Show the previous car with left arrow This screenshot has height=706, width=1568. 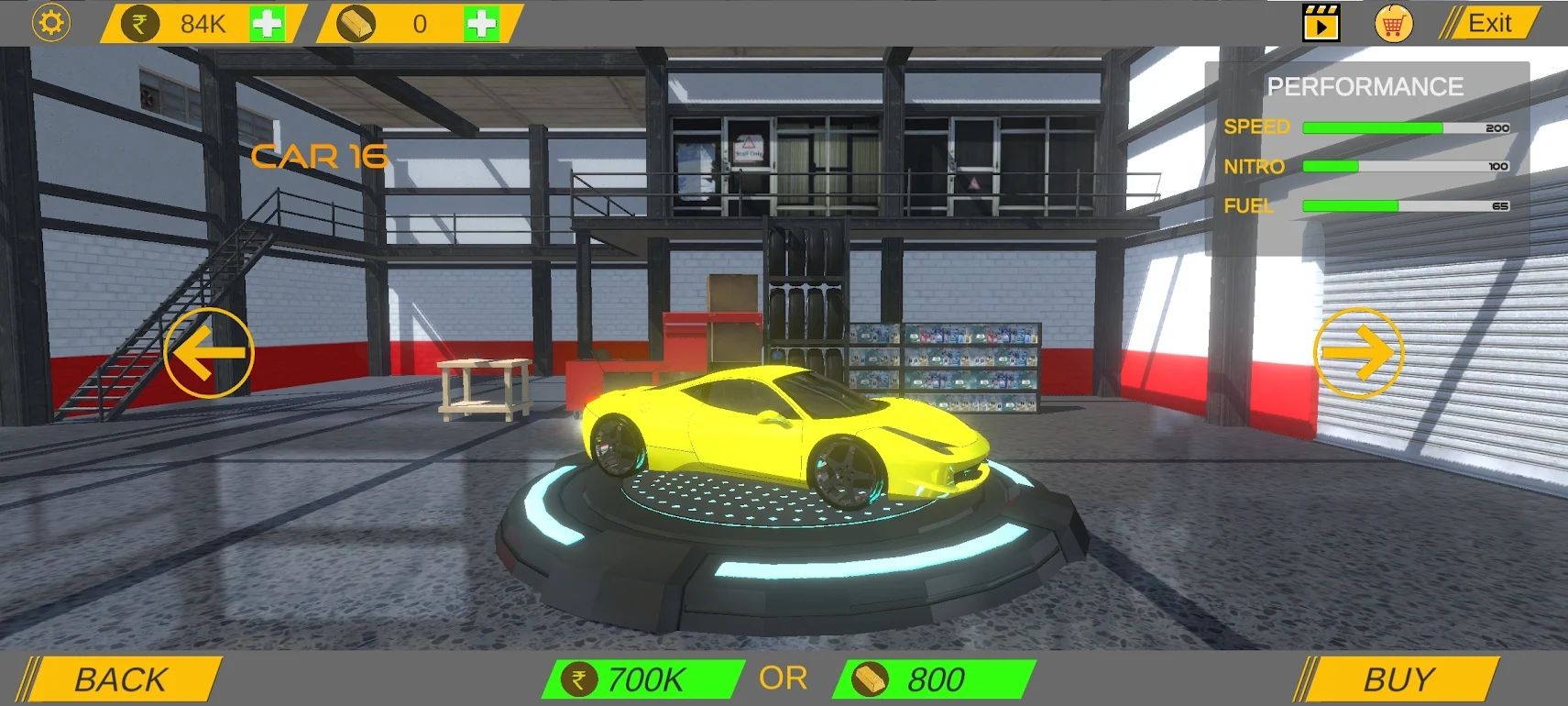pos(208,353)
